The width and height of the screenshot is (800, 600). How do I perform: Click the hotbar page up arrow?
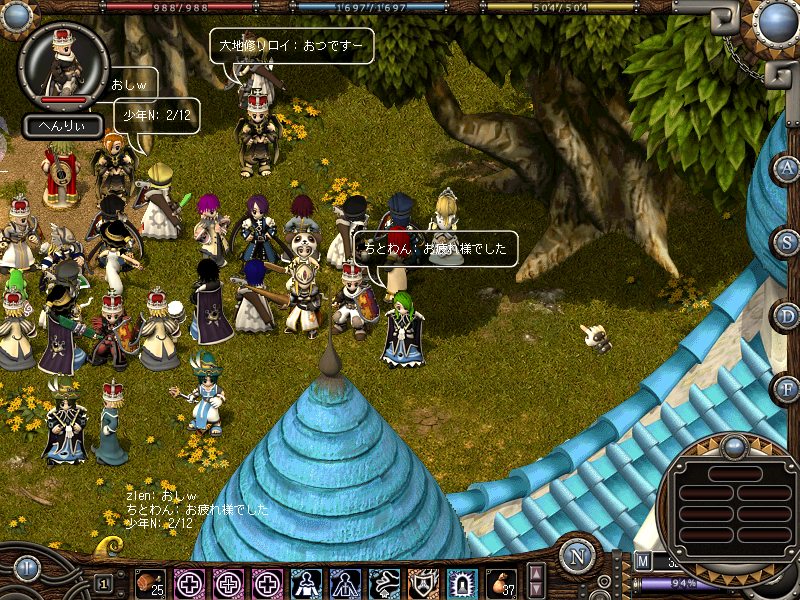[x=536, y=574]
